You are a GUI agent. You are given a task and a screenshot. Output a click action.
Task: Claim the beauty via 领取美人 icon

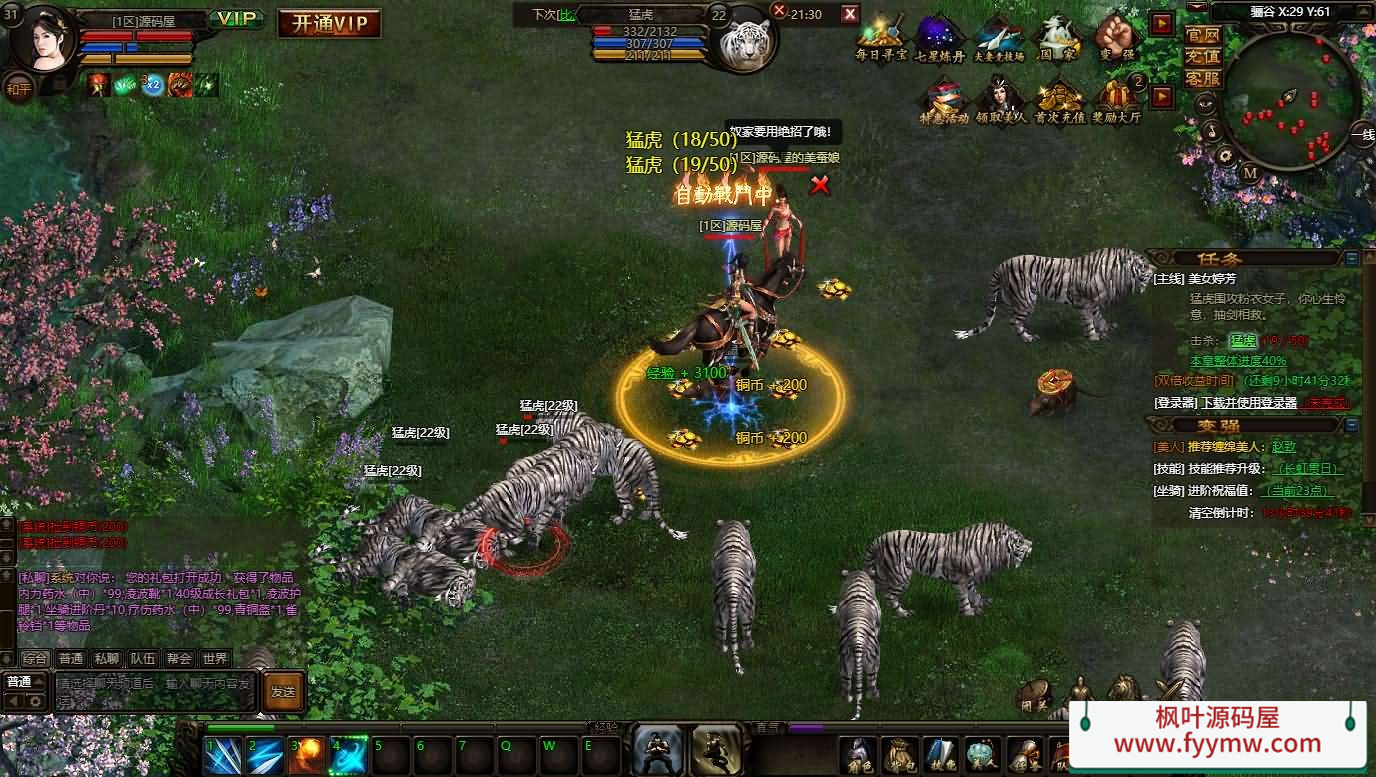(1001, 99)
